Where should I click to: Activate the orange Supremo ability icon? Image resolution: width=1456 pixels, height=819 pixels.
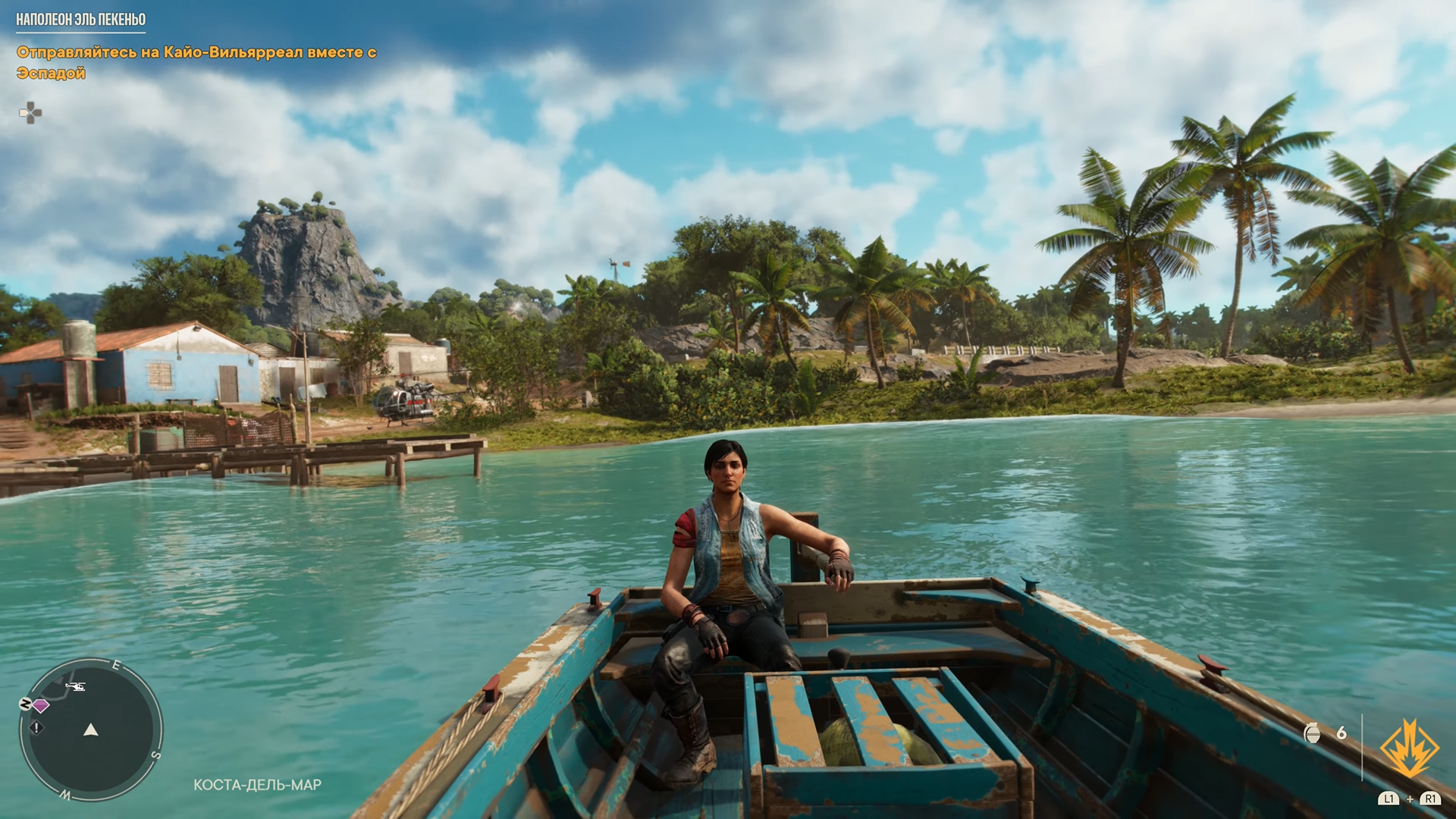[x=1409, y=748]
